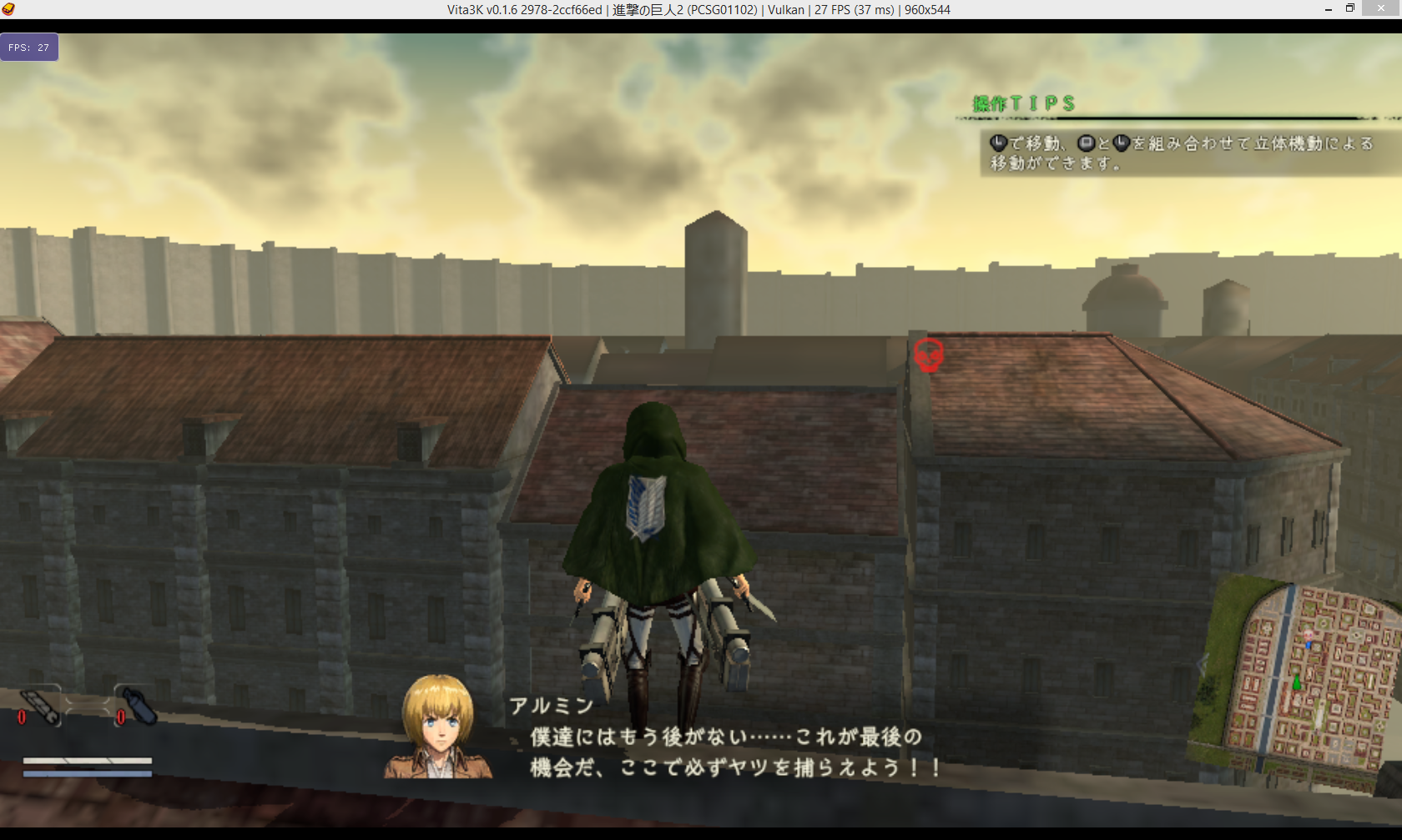Click the blue ally marker on minimap
The width and height of the screenshot is (1402, 840).
tap(1307, 645)
